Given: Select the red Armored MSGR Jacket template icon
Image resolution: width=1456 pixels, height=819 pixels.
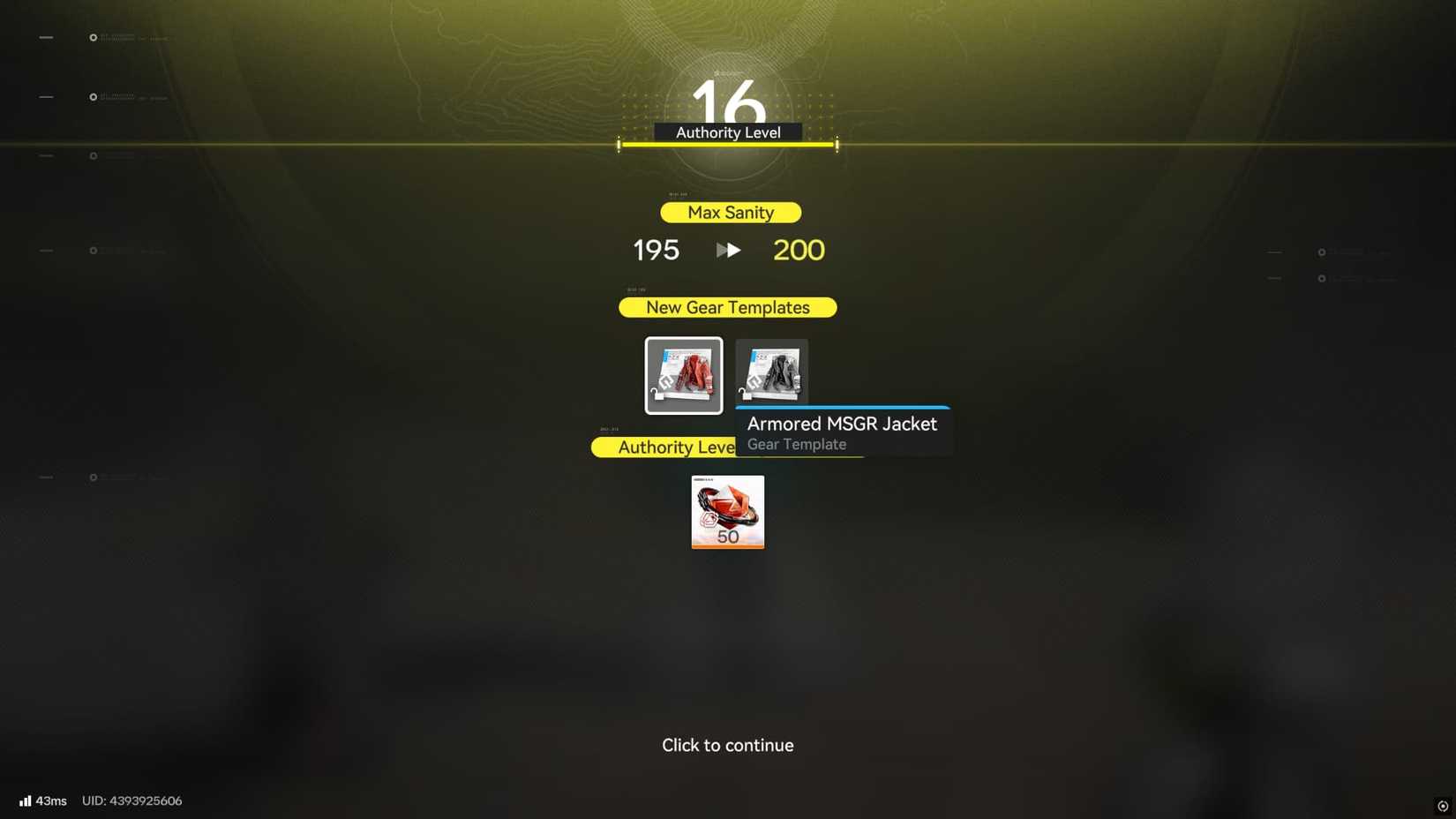Looking at the screenshot, I should pyautogui.click(x=683, y=374).
